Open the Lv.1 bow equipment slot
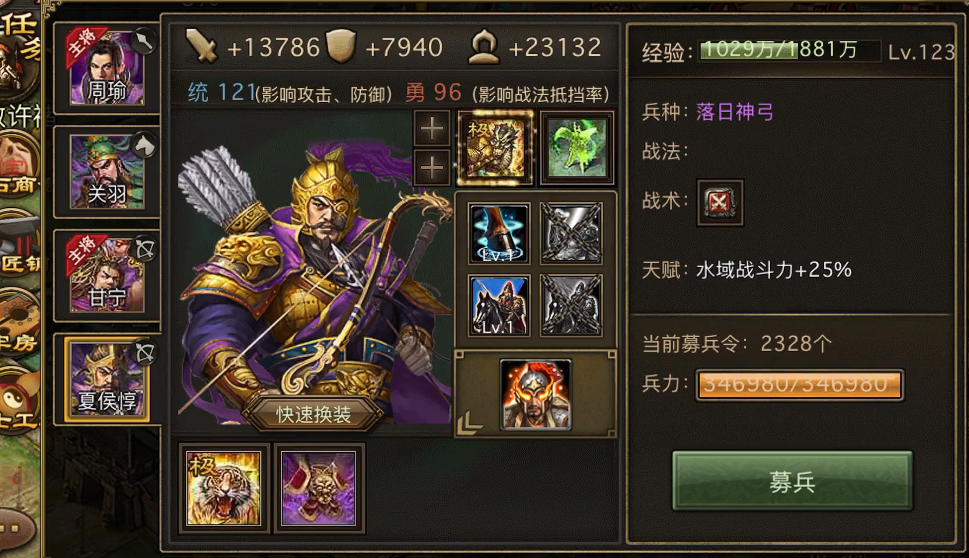 (499, 234)
